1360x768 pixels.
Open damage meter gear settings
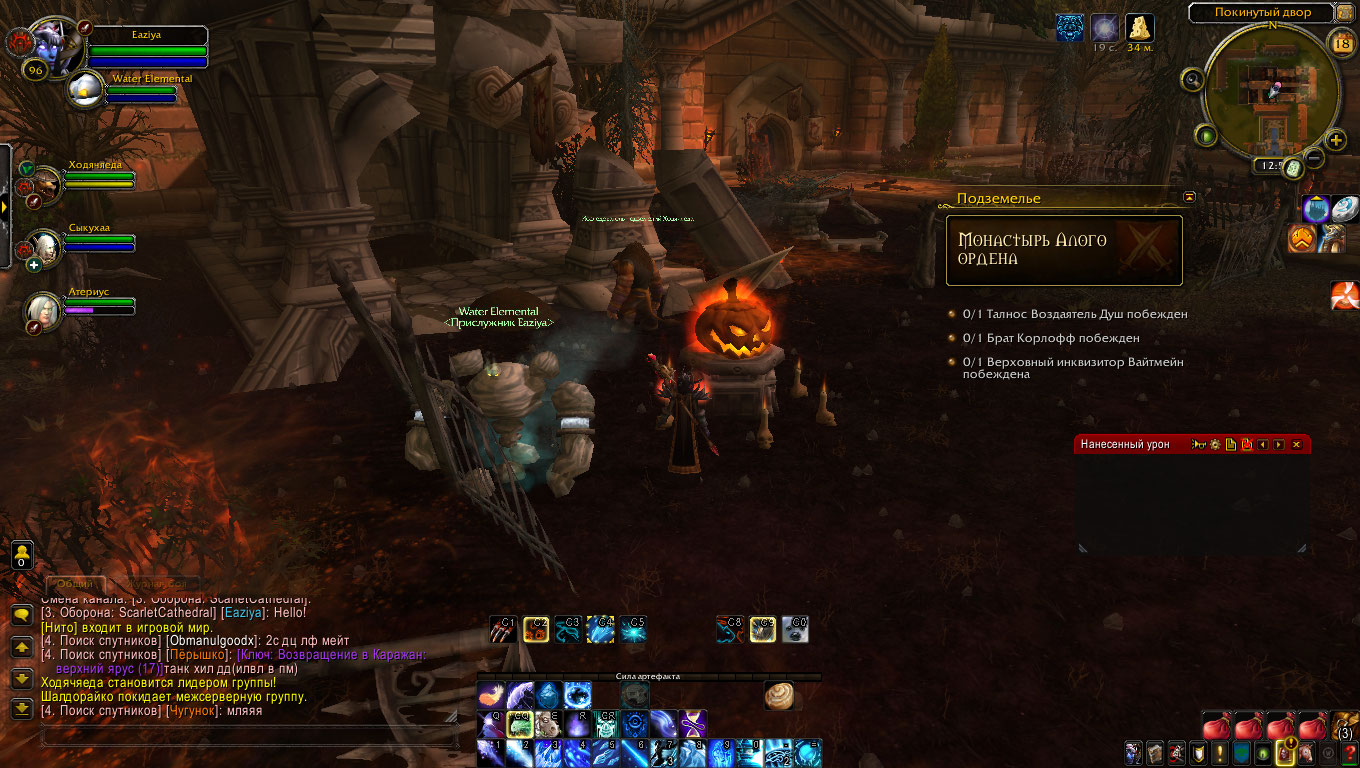[1215, 444]
